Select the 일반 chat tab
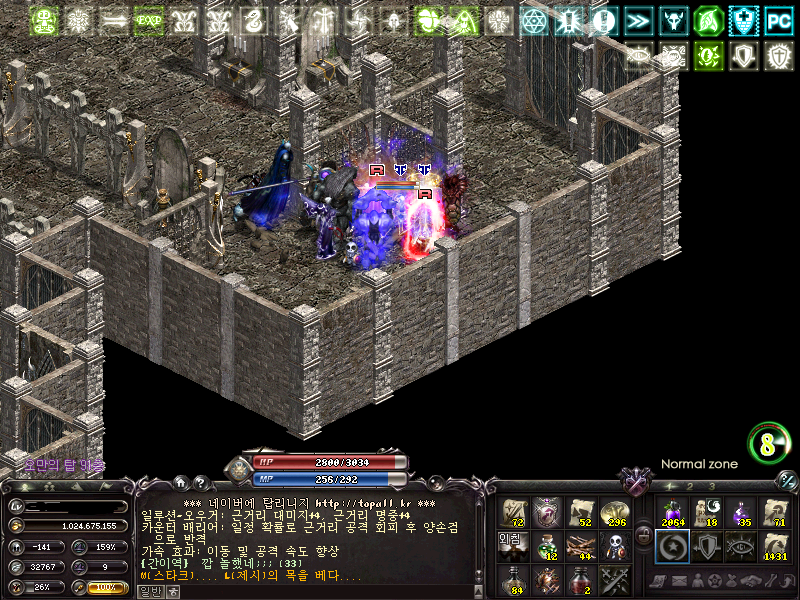800x600 pixels. pyautogui.click(x=149, y=591)
